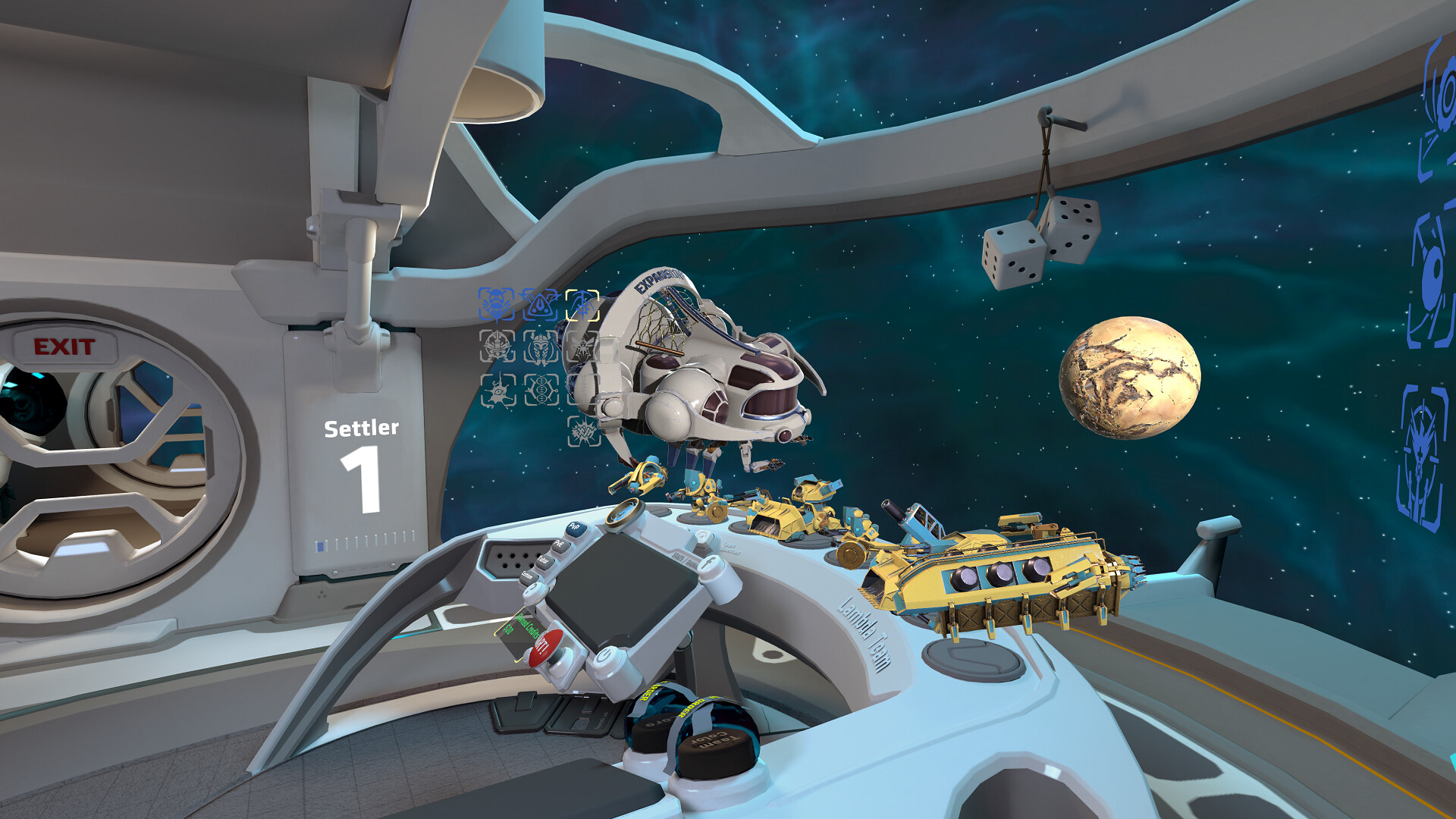Screen dimensions: 1456x819
Task: Select the blue skull faction emblem
Action: click(x=496, y=303)
